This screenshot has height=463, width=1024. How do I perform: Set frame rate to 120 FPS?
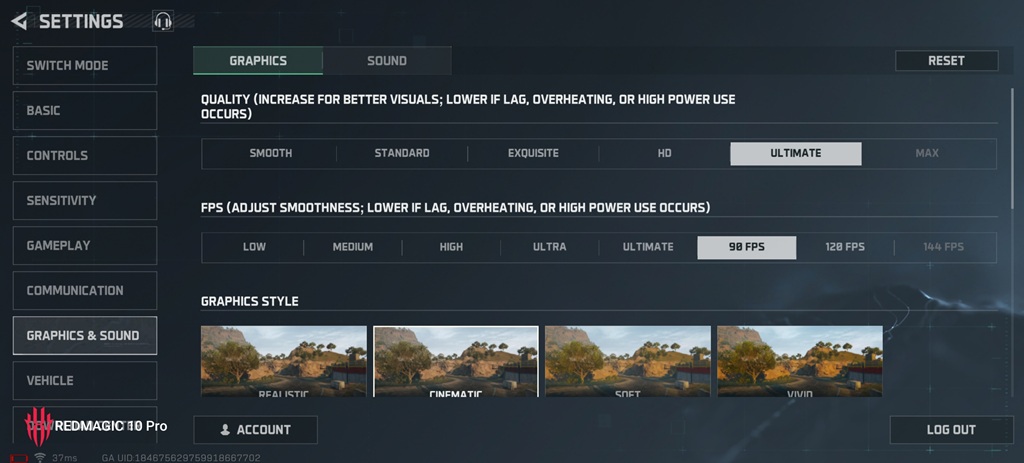(x=845, y=247)
